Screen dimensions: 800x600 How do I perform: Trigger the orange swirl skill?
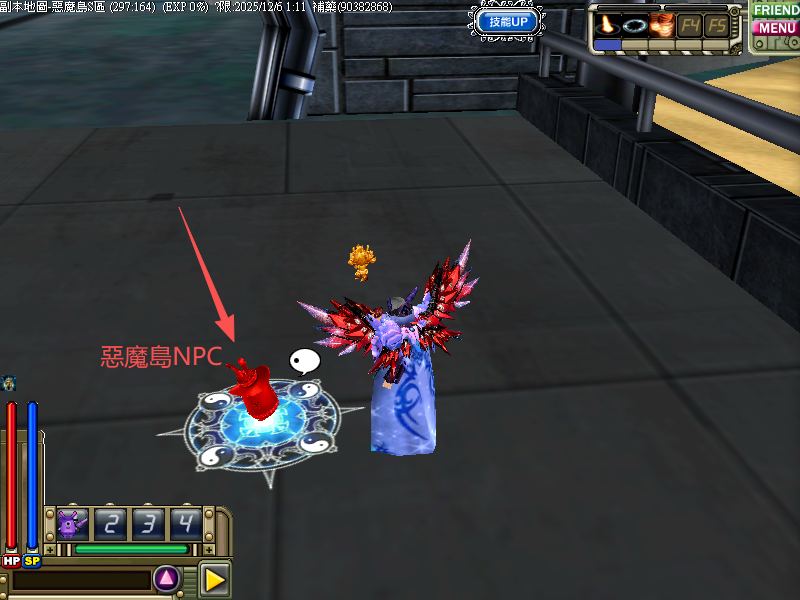(661, 24)
